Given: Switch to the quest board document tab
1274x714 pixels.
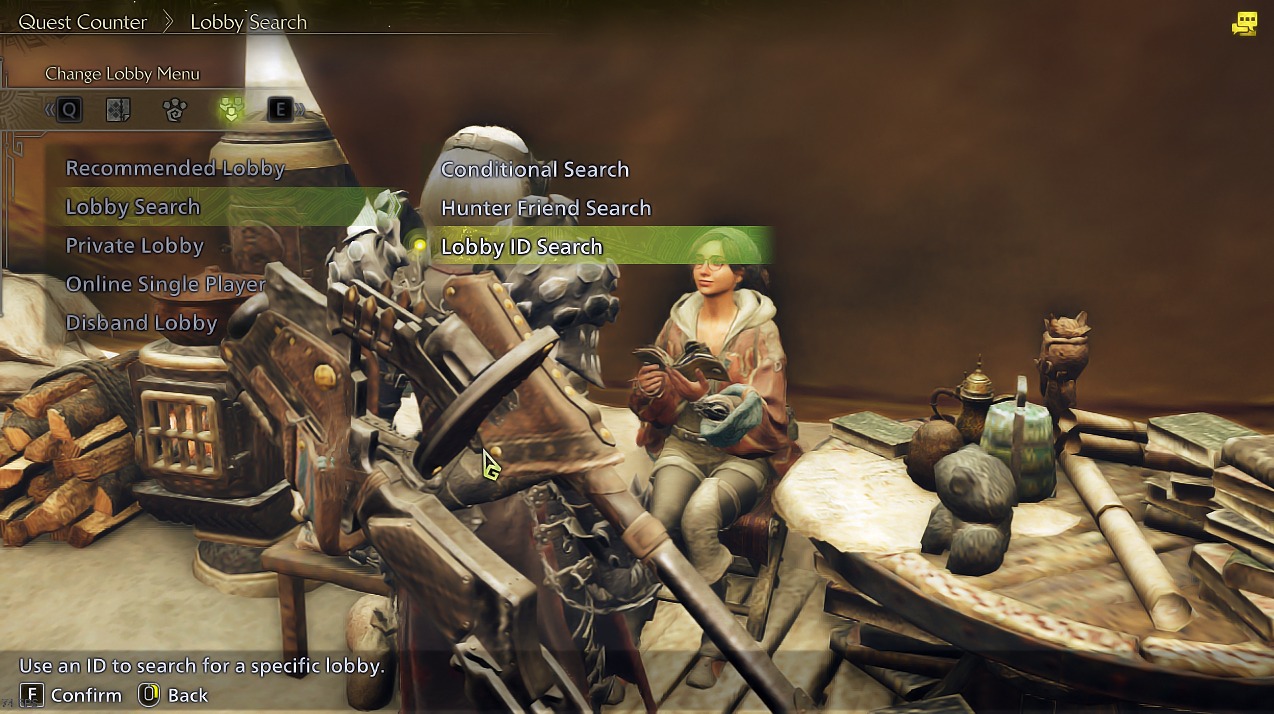Looking at the screenshot, I should pyautogui.click(x=119, y=110).
